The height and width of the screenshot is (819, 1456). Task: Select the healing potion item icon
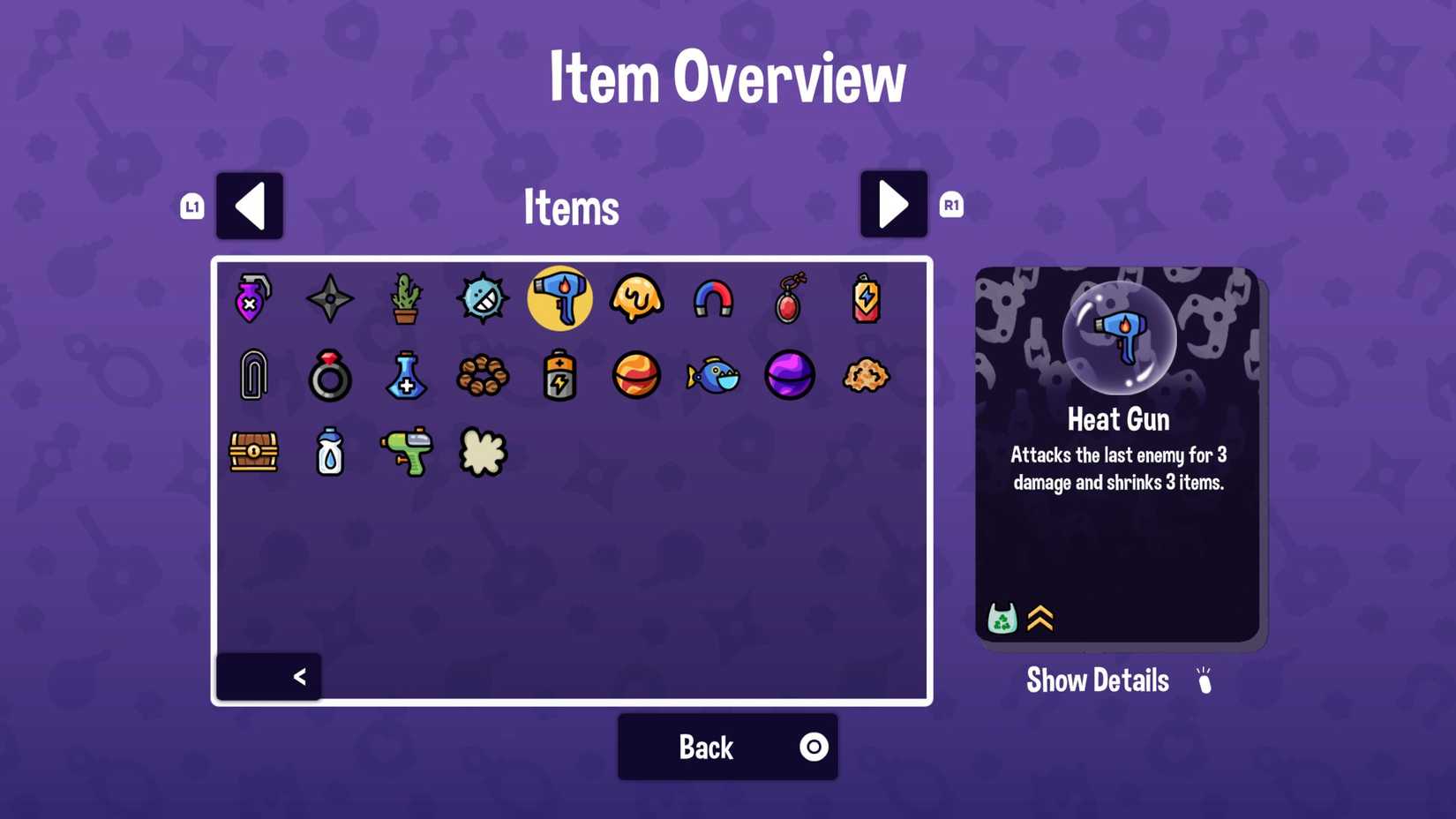click(406, 375)
